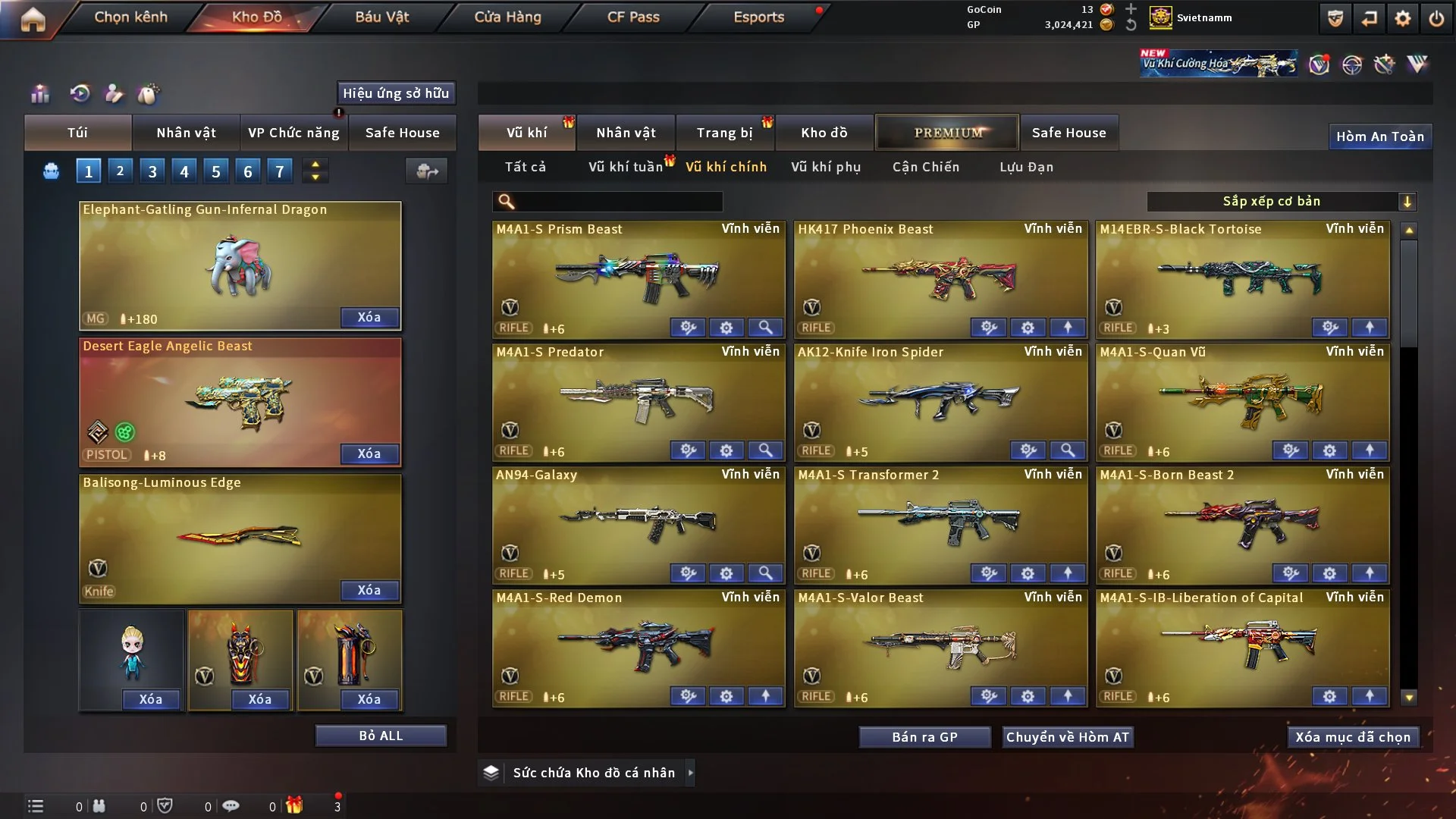1456x819 pixels.
Task: Sell selected item with Bán ra GP
Action: [924, 737]
